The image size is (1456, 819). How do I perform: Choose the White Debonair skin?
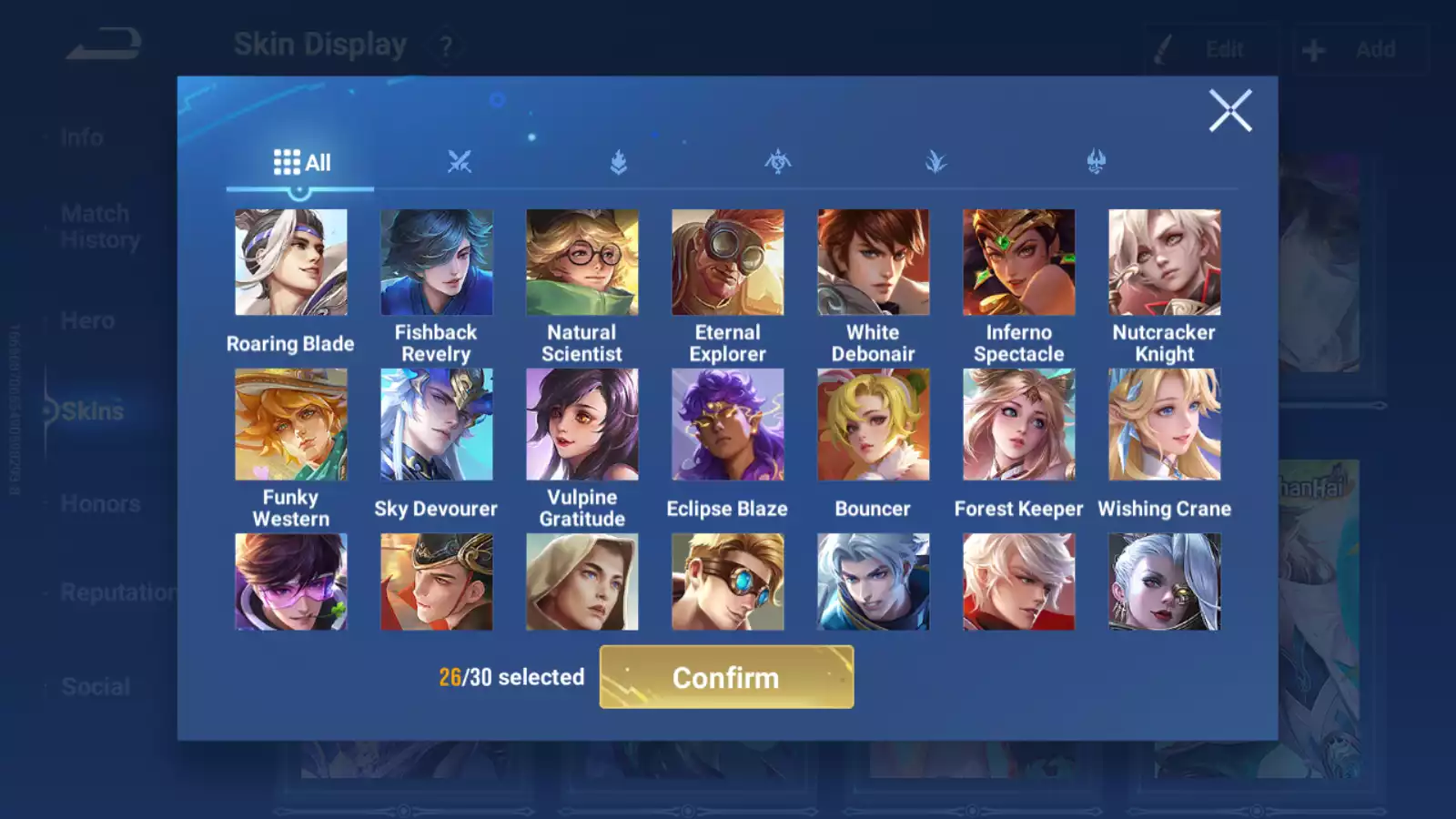pyautogui.click(x=873, y=262)
